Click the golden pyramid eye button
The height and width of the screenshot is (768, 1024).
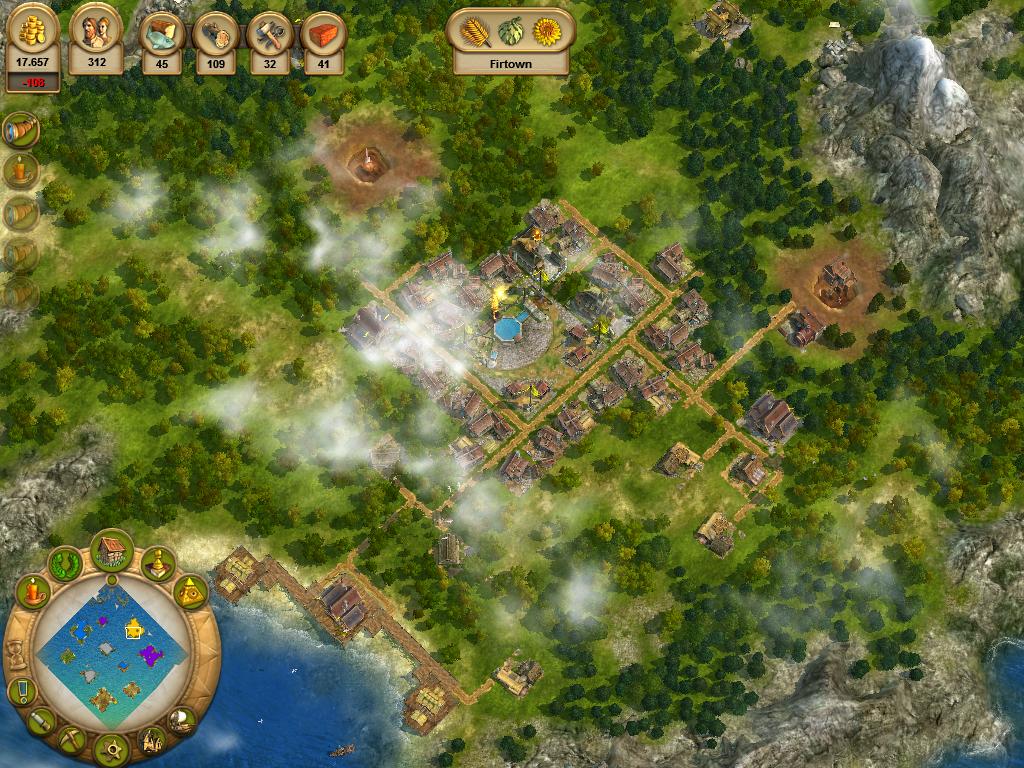(190, 592)
